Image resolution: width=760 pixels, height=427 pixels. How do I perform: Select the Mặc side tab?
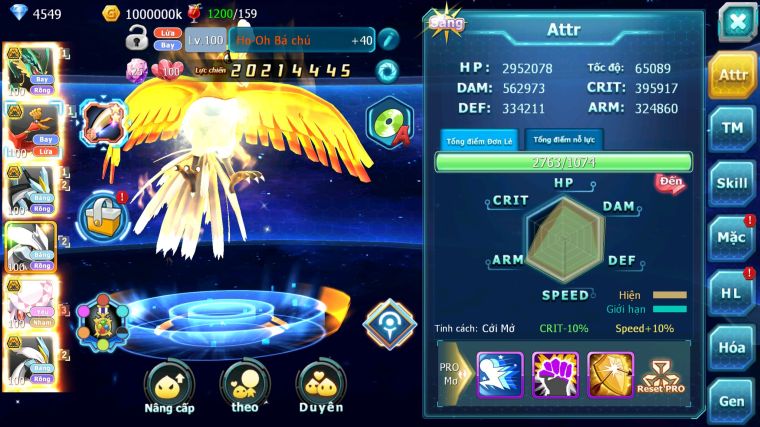(x=733, y=237)
